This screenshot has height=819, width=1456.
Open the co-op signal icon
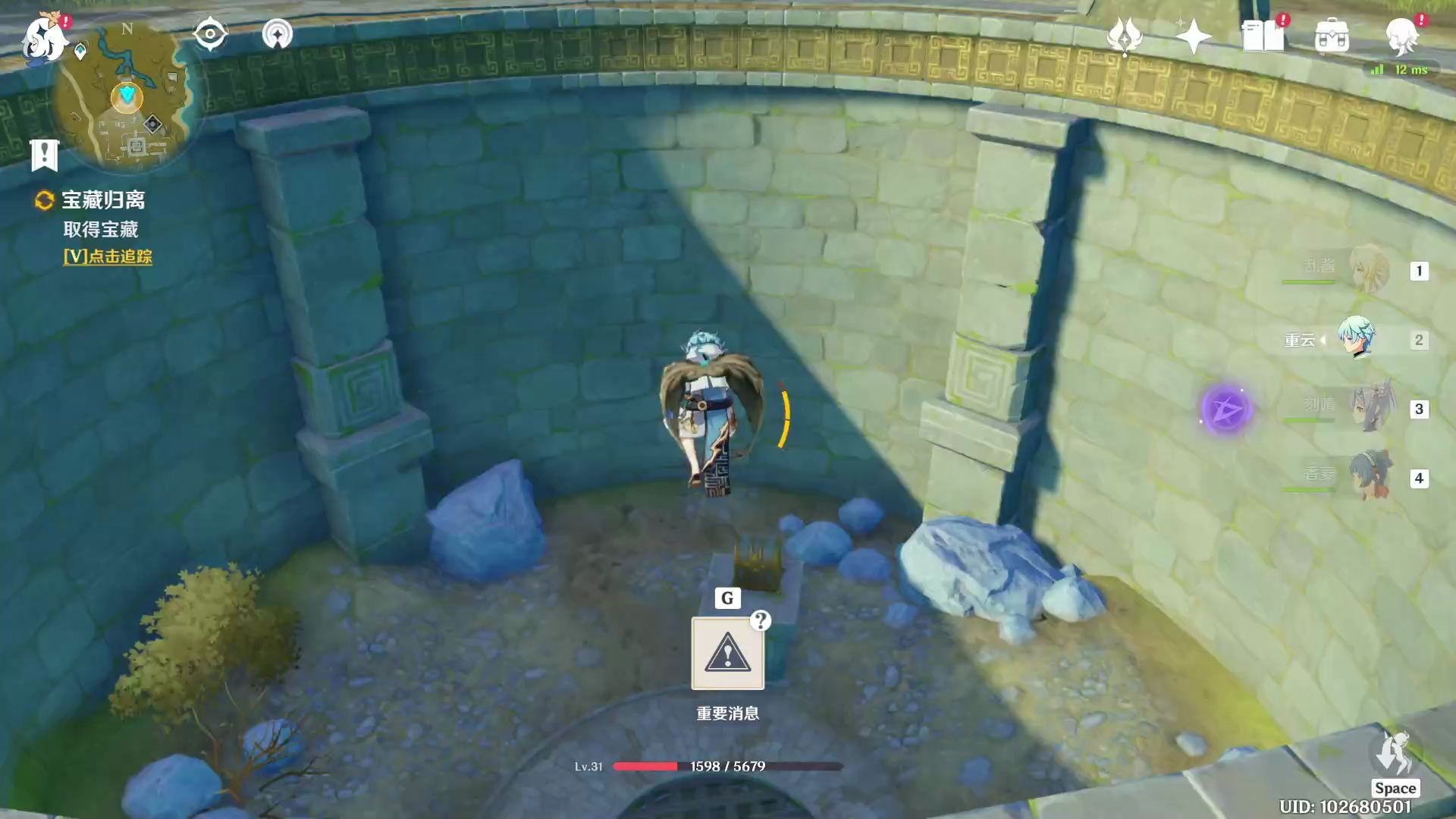(x=278, y=34)
